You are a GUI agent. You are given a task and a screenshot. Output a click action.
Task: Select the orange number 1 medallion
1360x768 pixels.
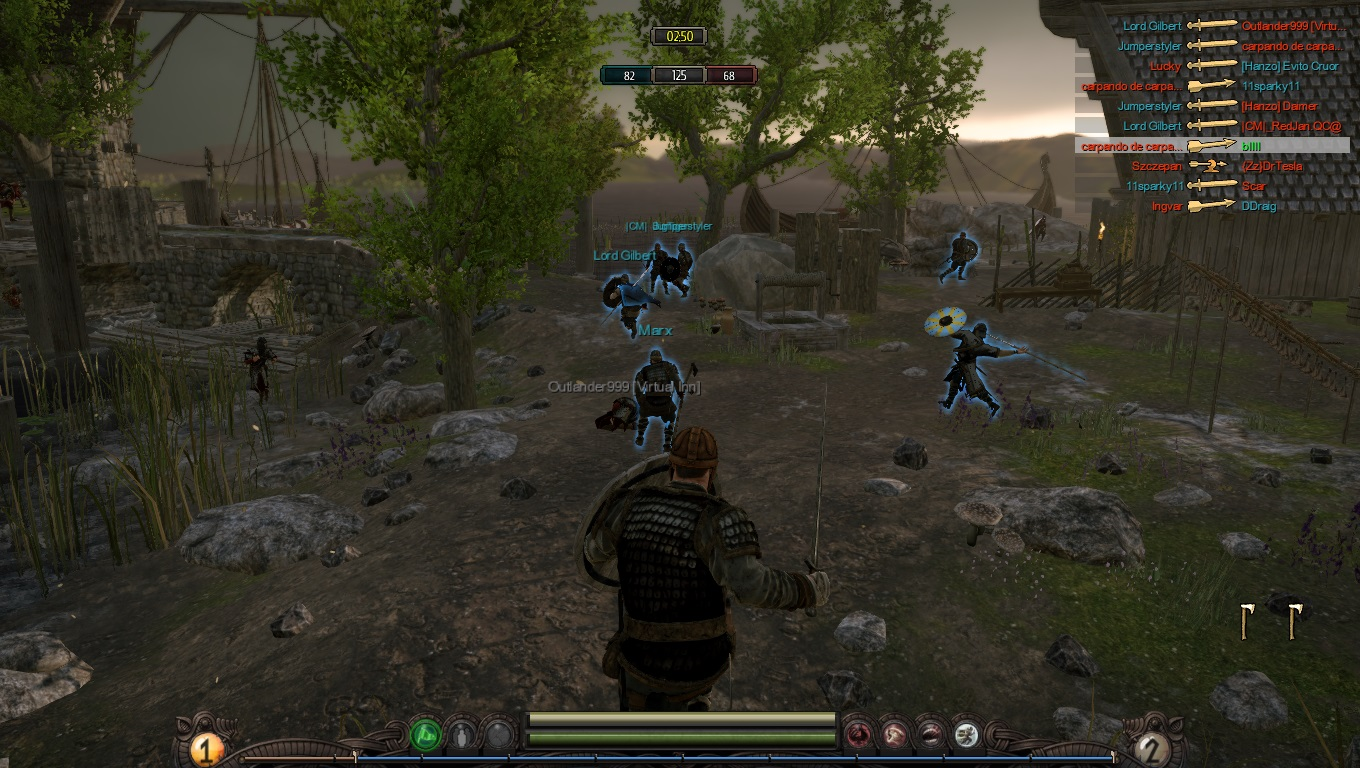(x=205, y=748)
